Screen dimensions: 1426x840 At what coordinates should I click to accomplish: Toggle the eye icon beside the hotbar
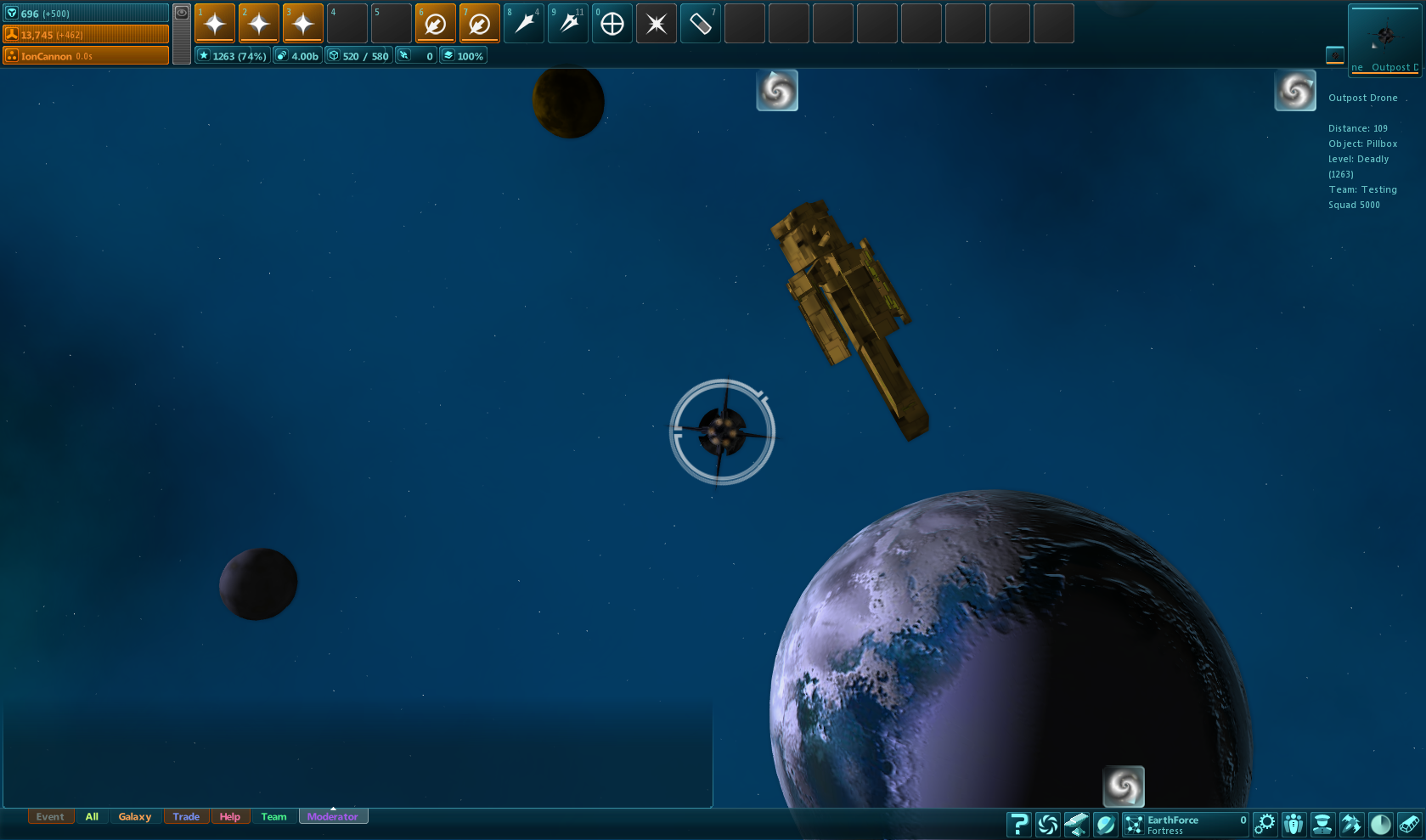pyautogui.click(x=182, y=13)
